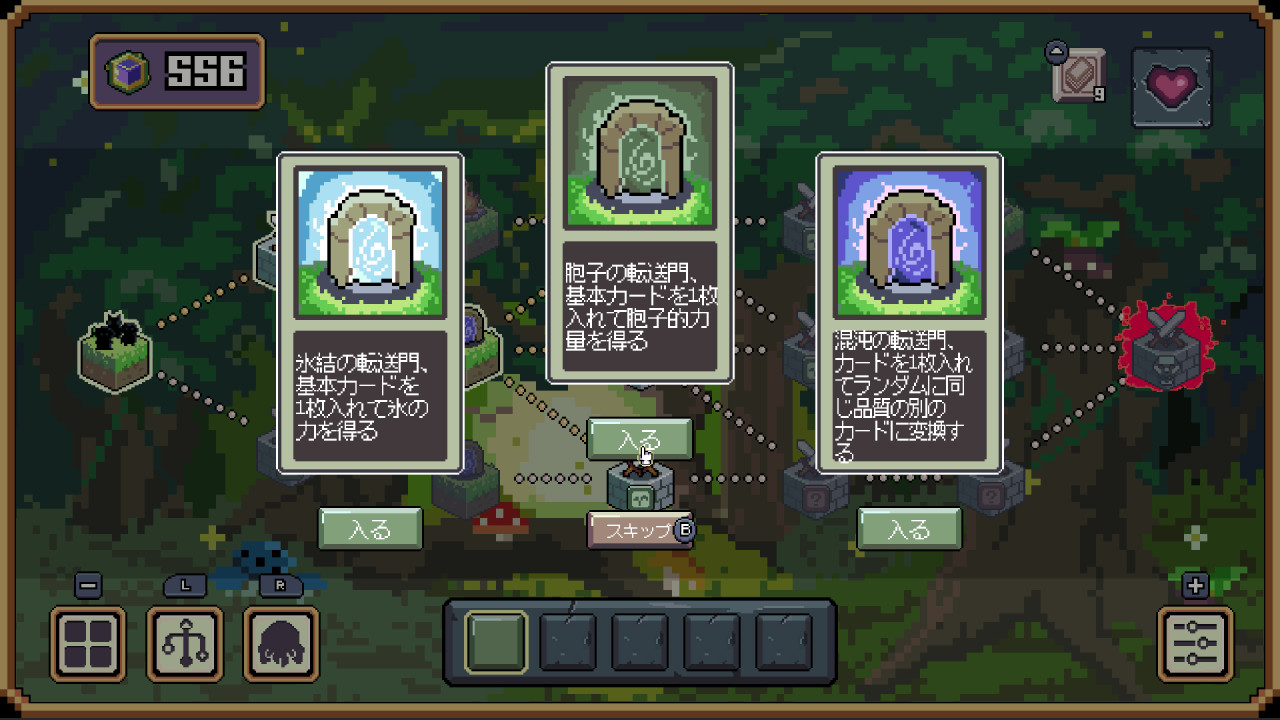Enter the chaos teleport gate
Screen dimensions: 1280x720
pos(909,529)
